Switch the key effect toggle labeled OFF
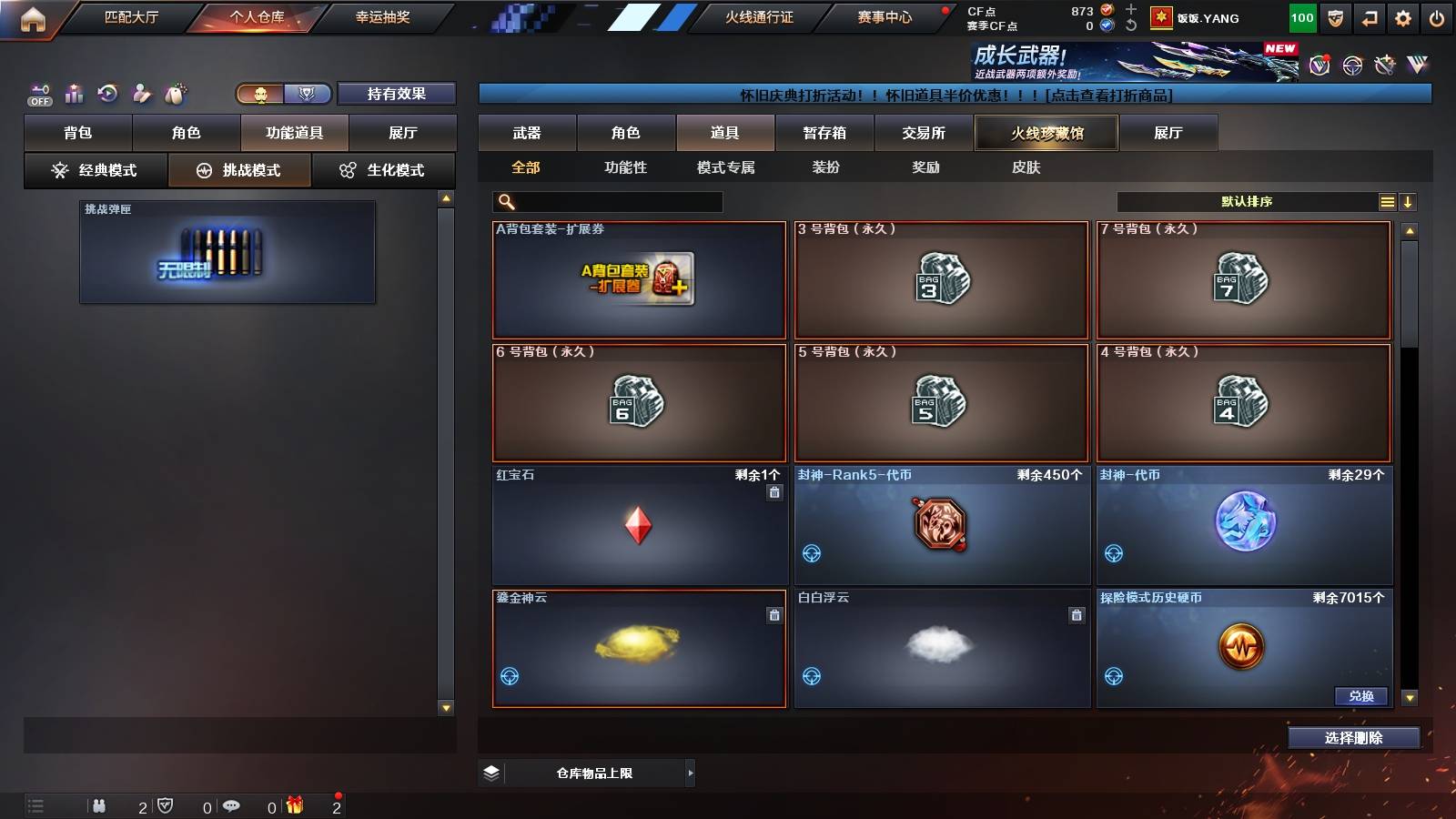Screen dimensions: 1456x819 [39, 94]
